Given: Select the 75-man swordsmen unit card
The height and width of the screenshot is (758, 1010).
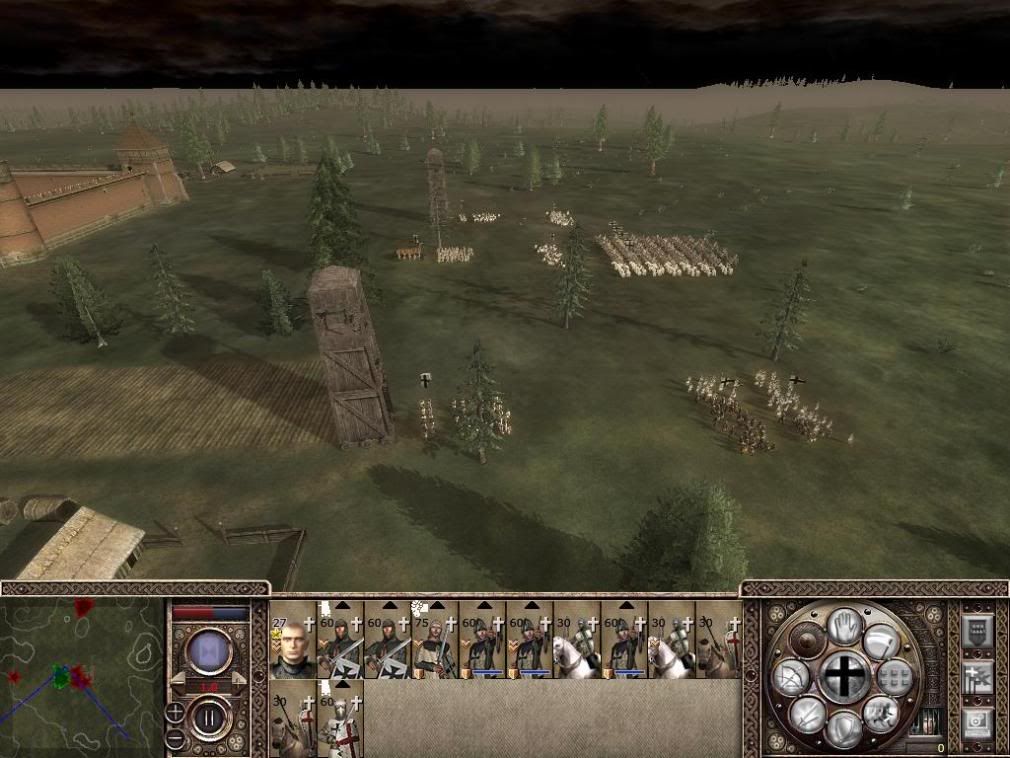Looking at the screenshot, I should click(435, 640).
